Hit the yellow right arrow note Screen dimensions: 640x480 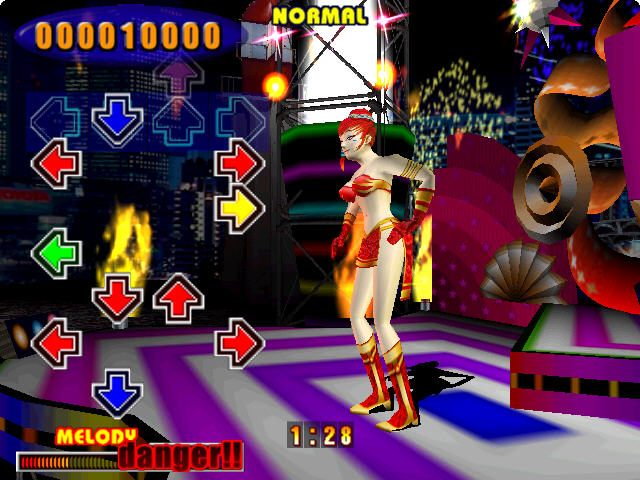tap(240, 209)
